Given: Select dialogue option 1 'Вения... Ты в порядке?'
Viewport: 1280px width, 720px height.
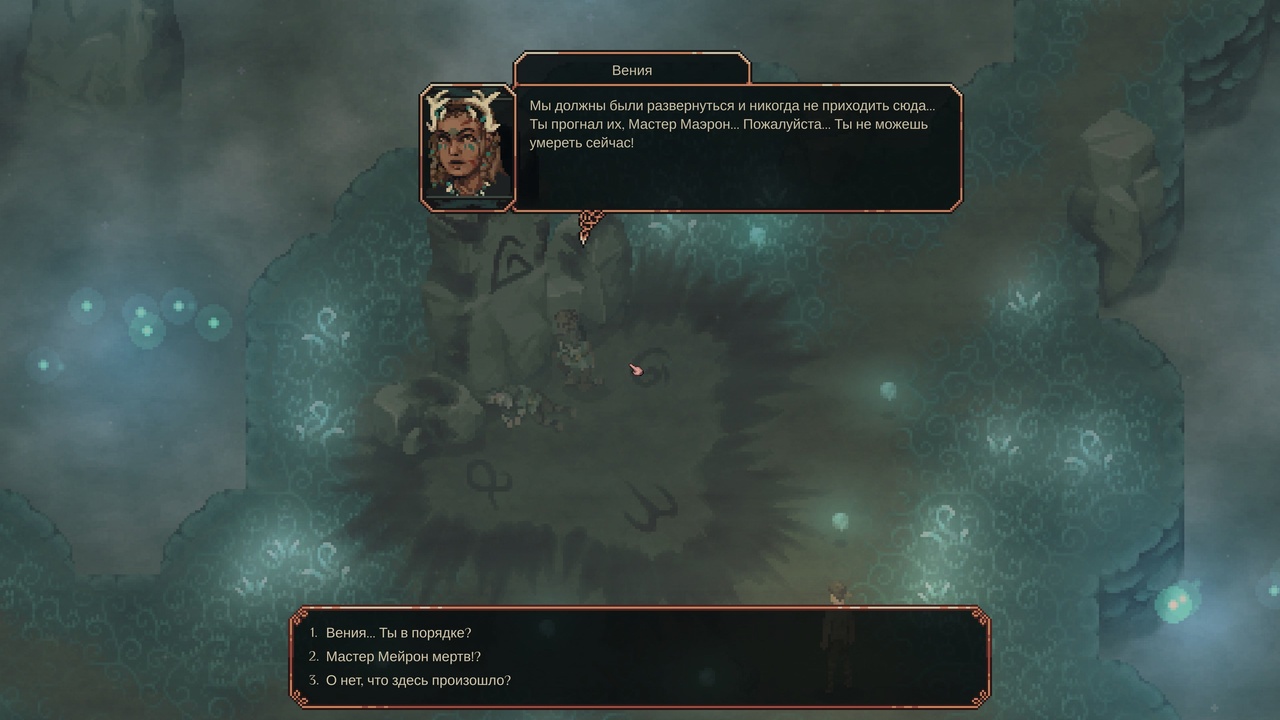Looking at the screenshot, I should tap(398, 632).
